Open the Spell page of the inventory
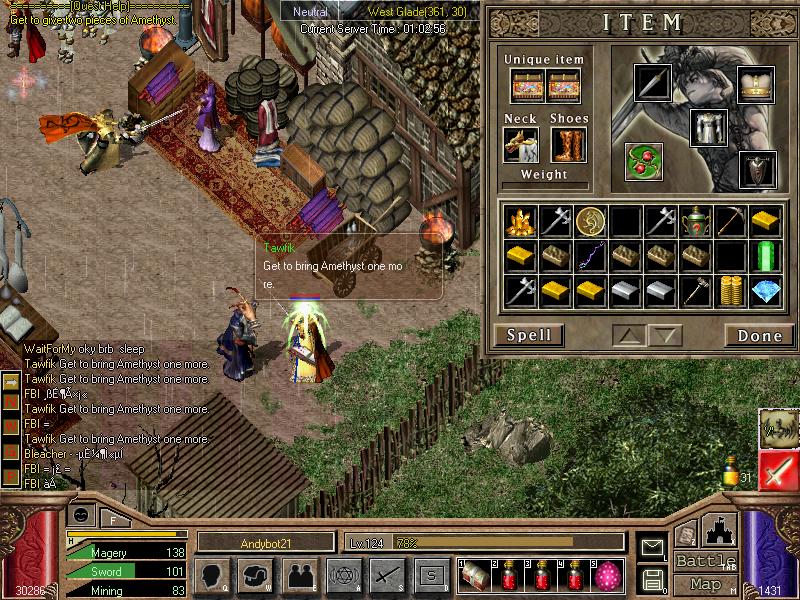800x600 pixels. pos(529,335)
